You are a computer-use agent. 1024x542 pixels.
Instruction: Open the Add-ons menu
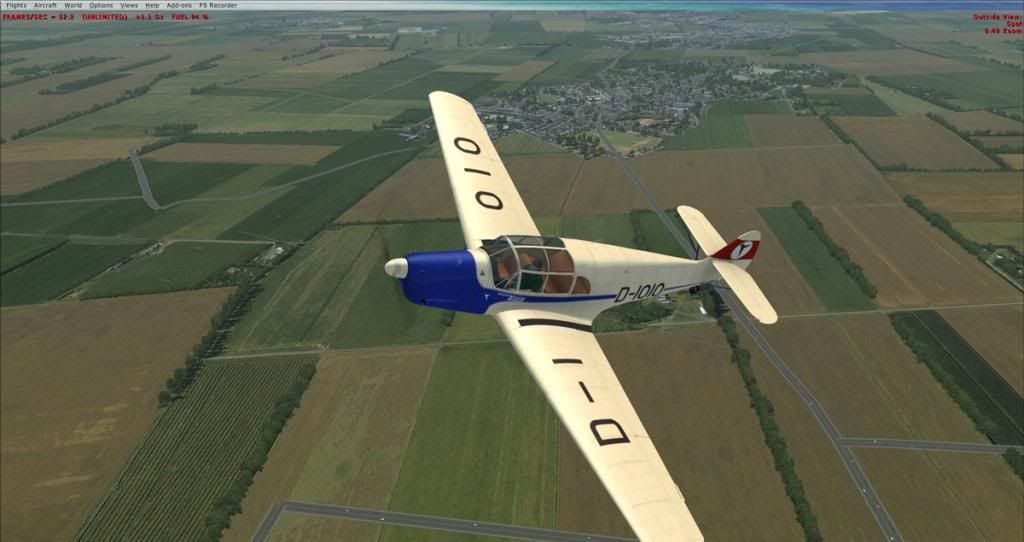pos(178,5)
